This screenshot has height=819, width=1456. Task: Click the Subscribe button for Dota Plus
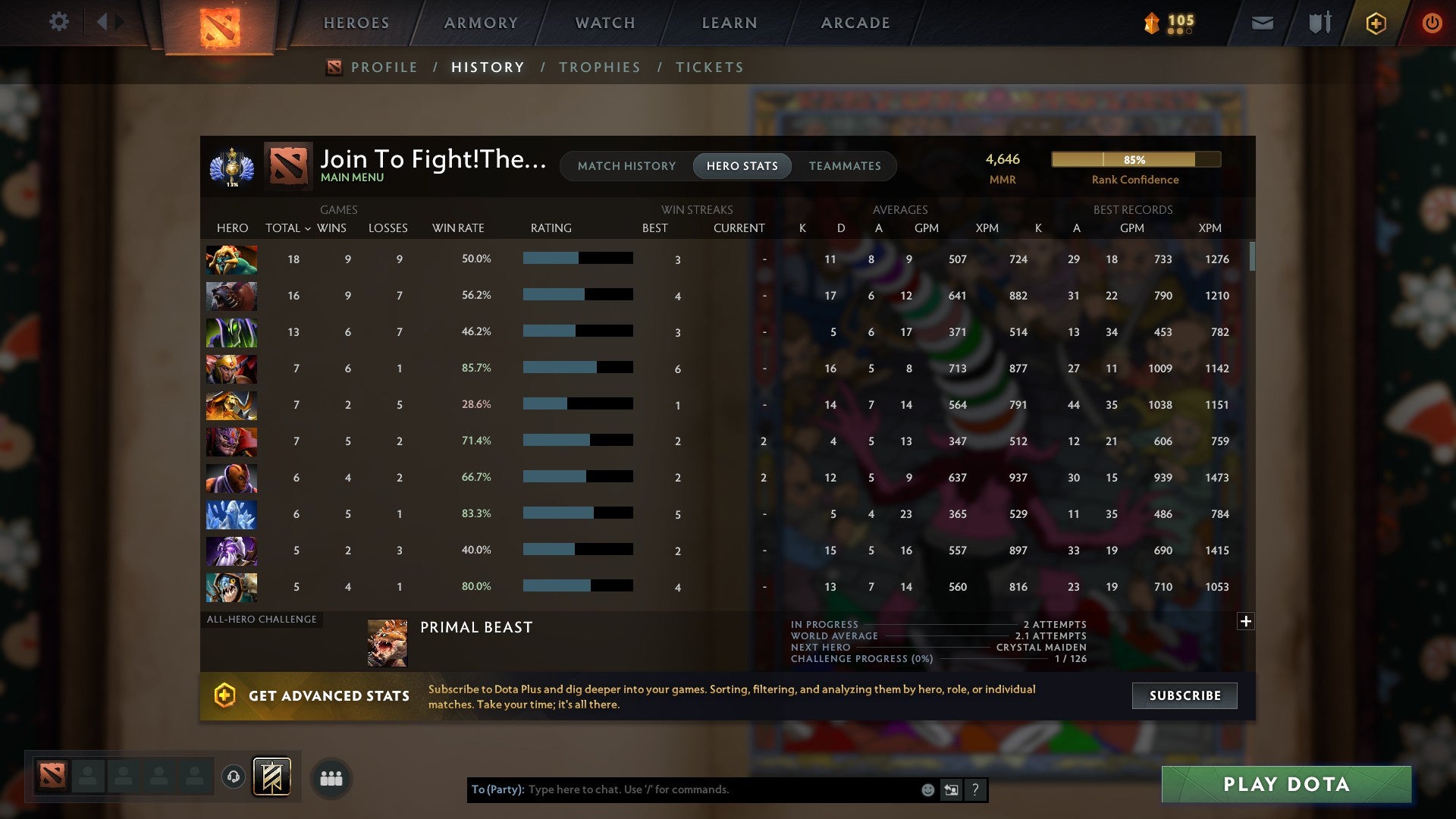[1184, 695]
